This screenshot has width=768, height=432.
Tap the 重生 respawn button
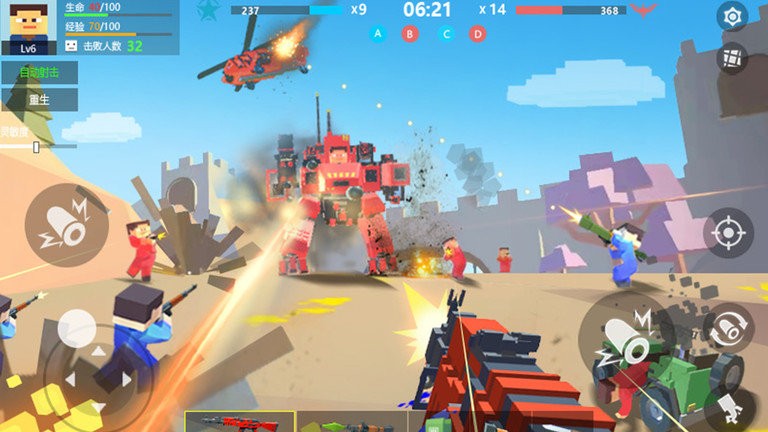tap(38, 100)
